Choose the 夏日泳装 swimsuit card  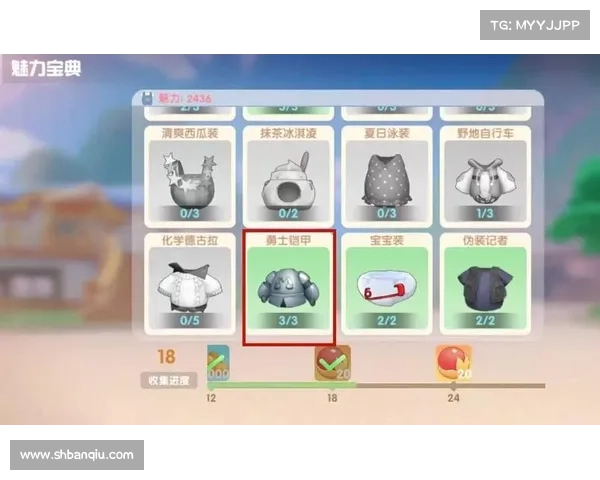pos(386,173)
